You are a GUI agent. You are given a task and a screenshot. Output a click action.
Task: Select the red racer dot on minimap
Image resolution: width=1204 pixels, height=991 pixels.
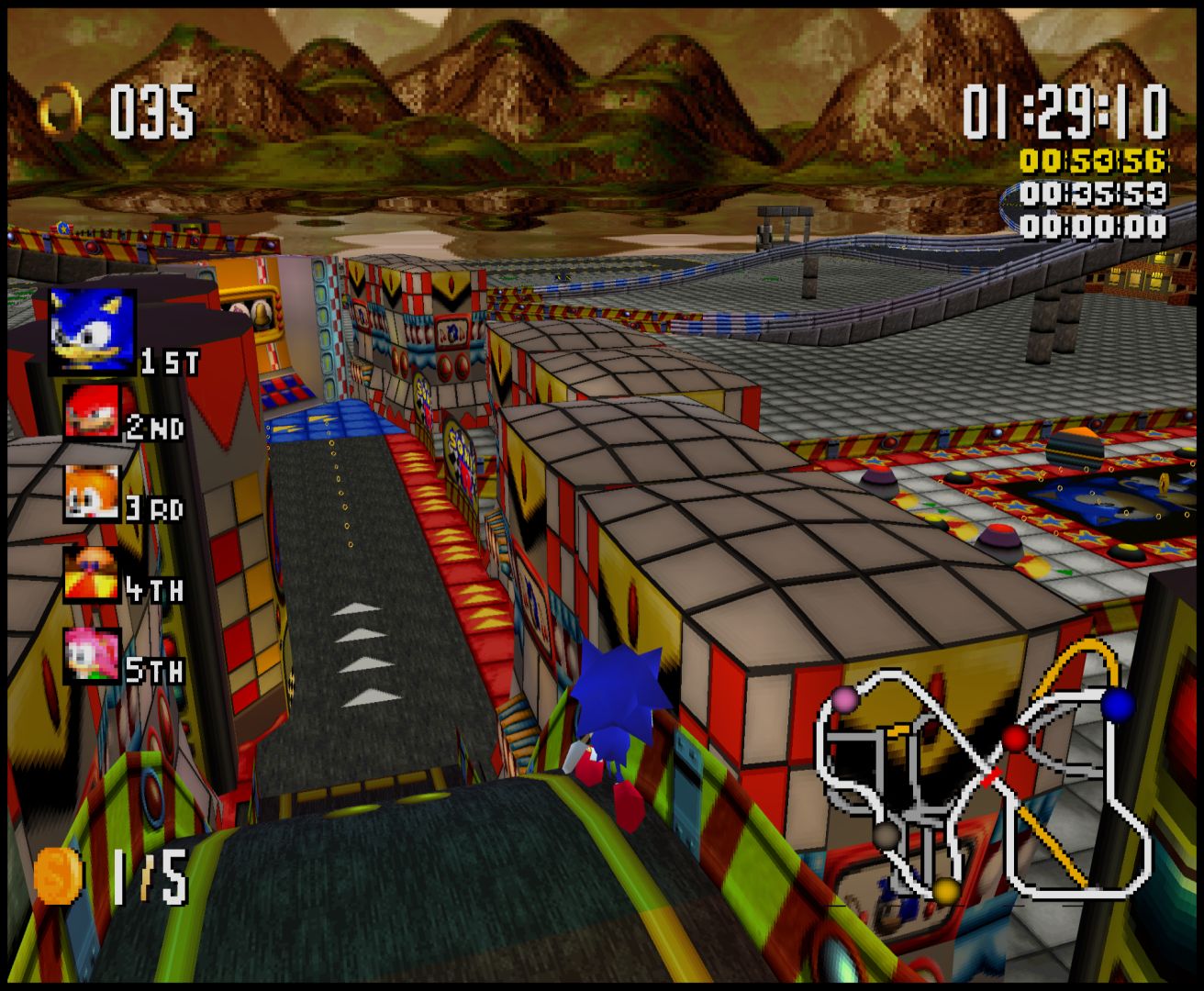point(1014,738)
